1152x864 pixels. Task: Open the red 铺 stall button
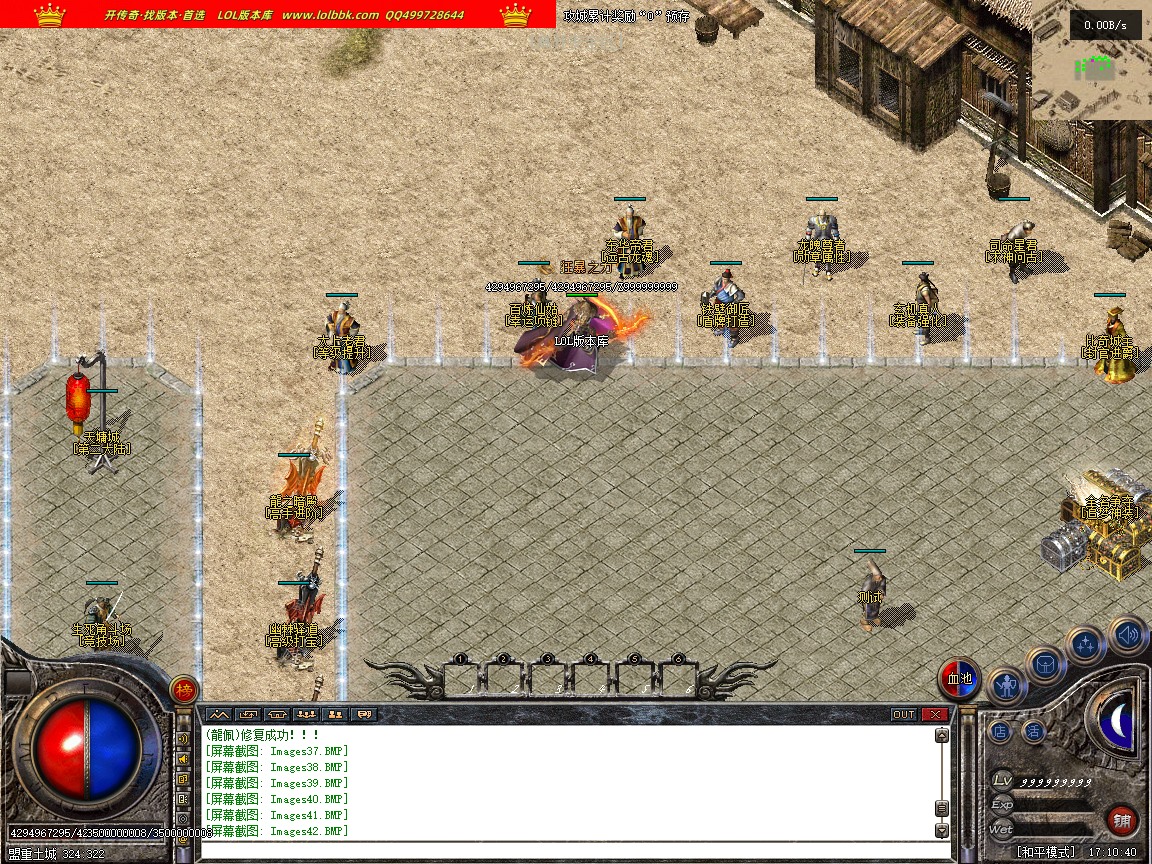1122,821
